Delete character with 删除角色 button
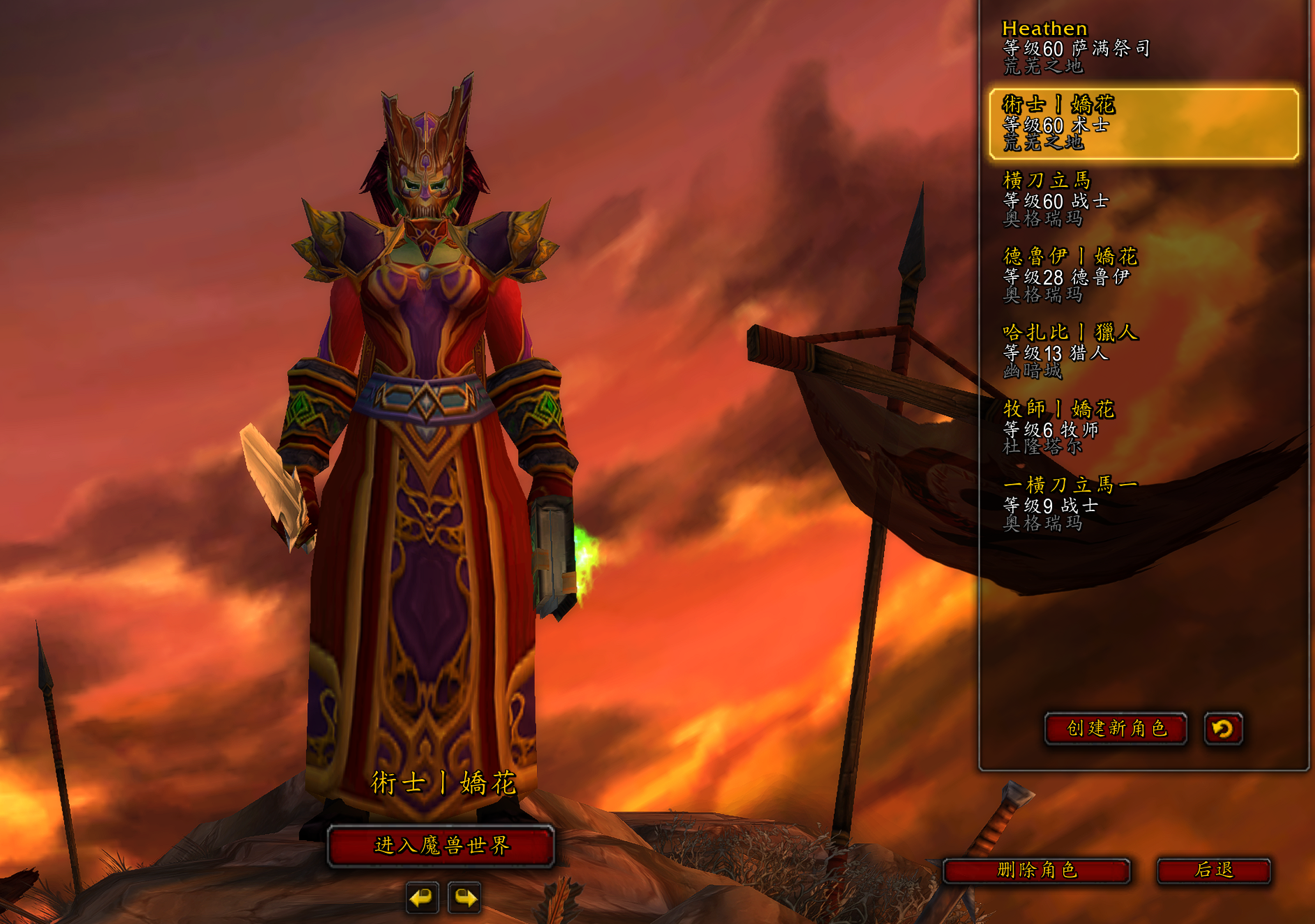Screen dimensions: 1315x924 [x=1036, y=870]
